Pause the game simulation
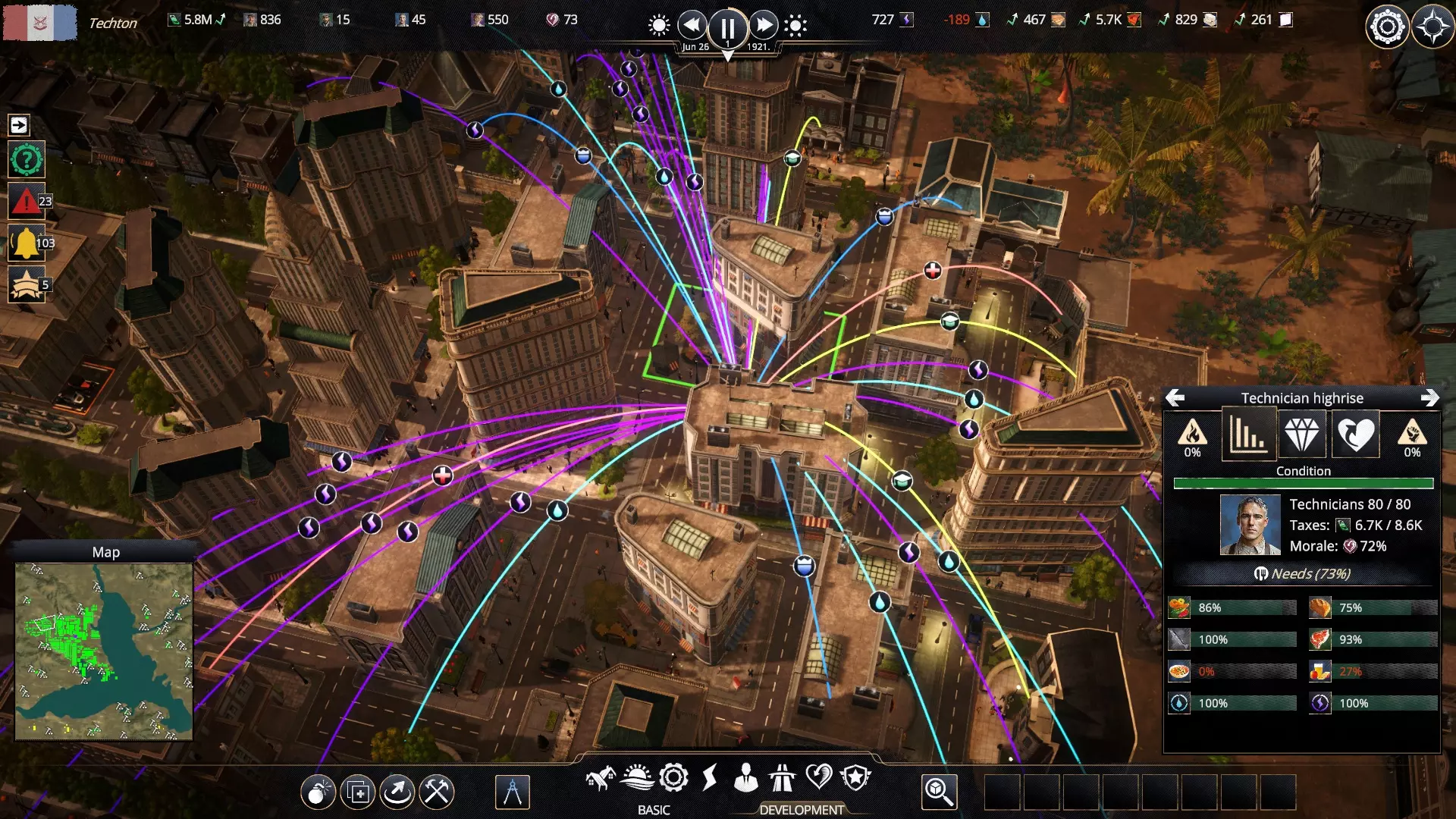 point(727,27)
